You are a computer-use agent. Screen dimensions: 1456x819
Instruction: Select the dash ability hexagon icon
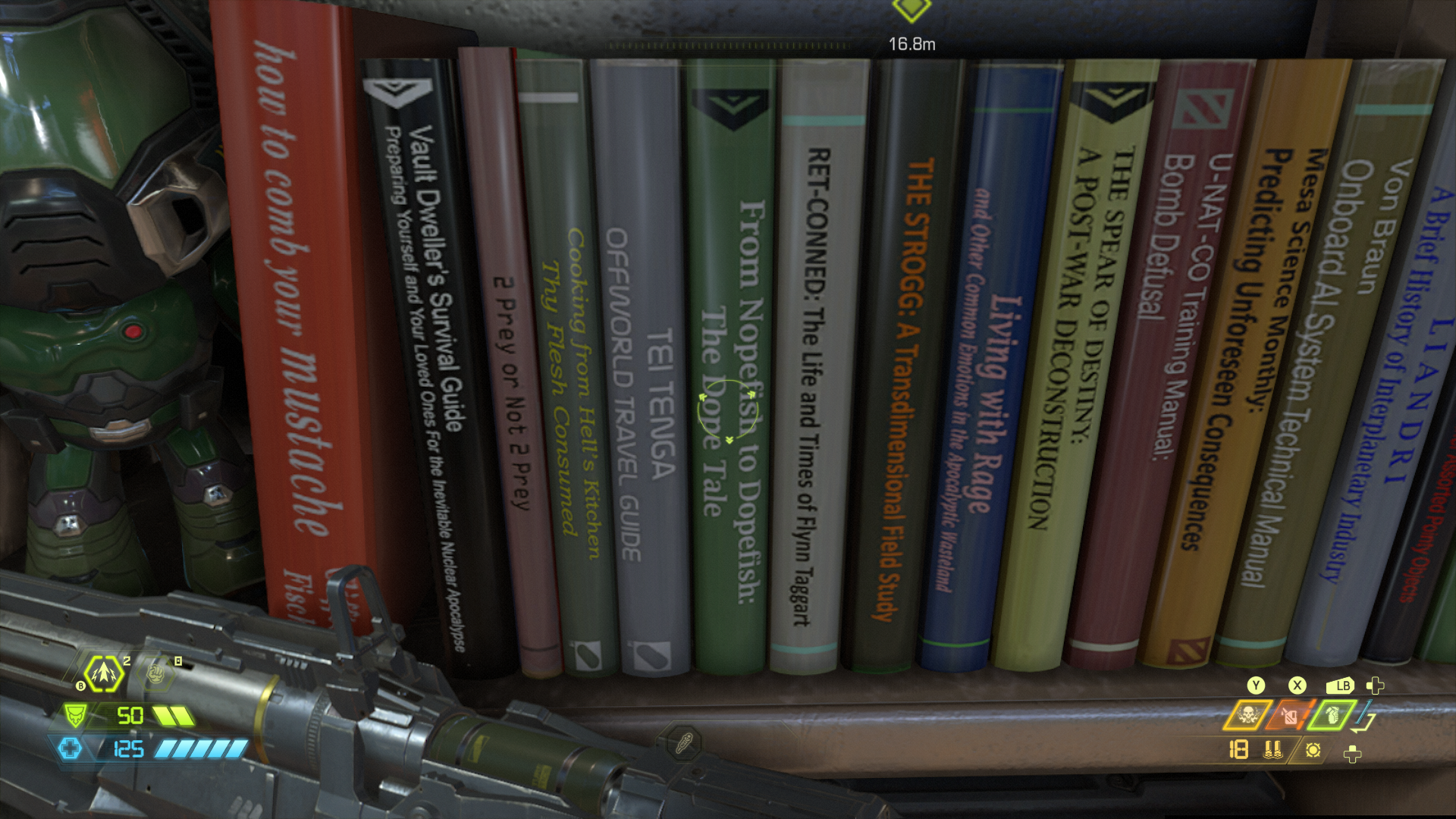click(104, 673)
